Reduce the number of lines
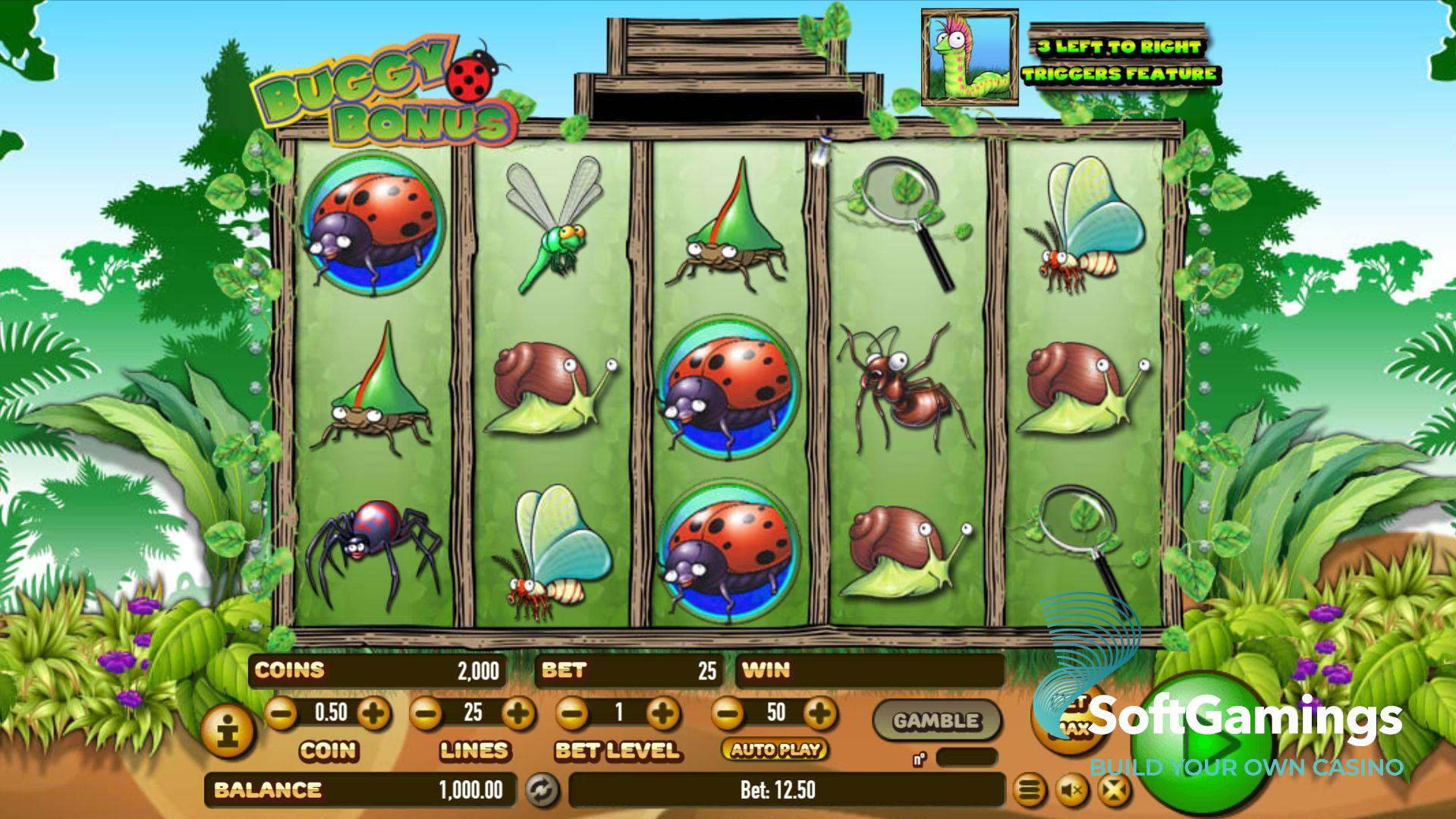Viewport: 1456px width, 819px height. coord(426,713)
